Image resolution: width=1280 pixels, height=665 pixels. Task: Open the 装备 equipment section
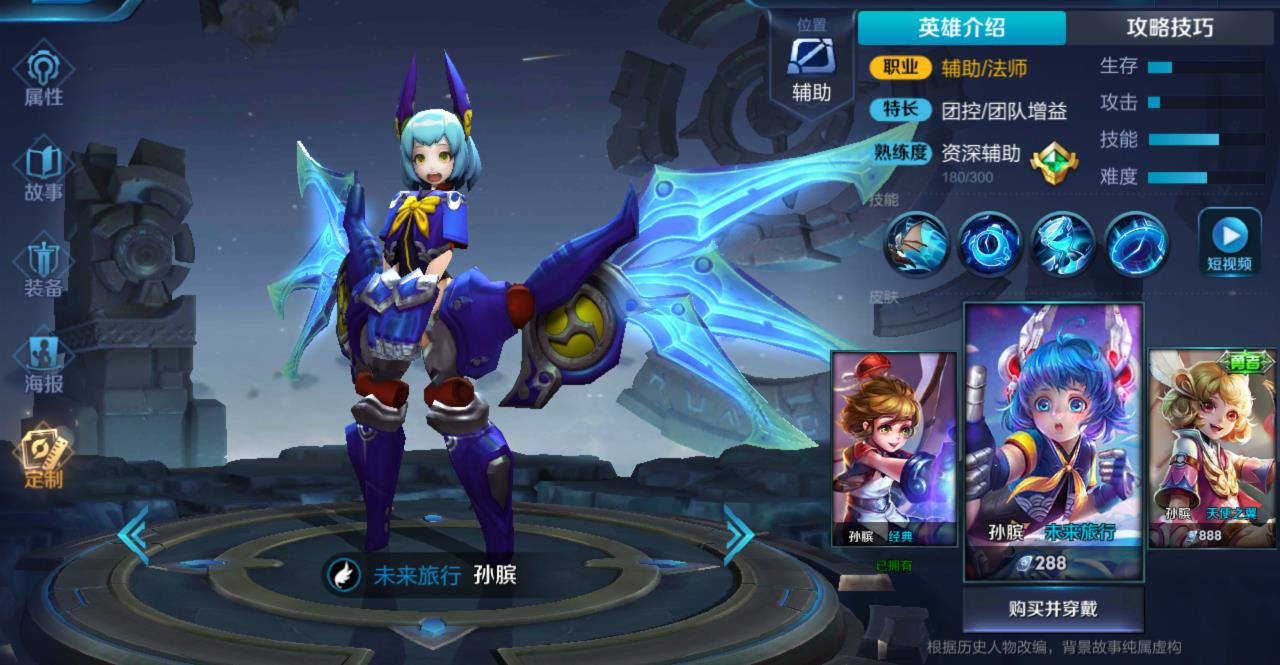click(x=44, y=266)
